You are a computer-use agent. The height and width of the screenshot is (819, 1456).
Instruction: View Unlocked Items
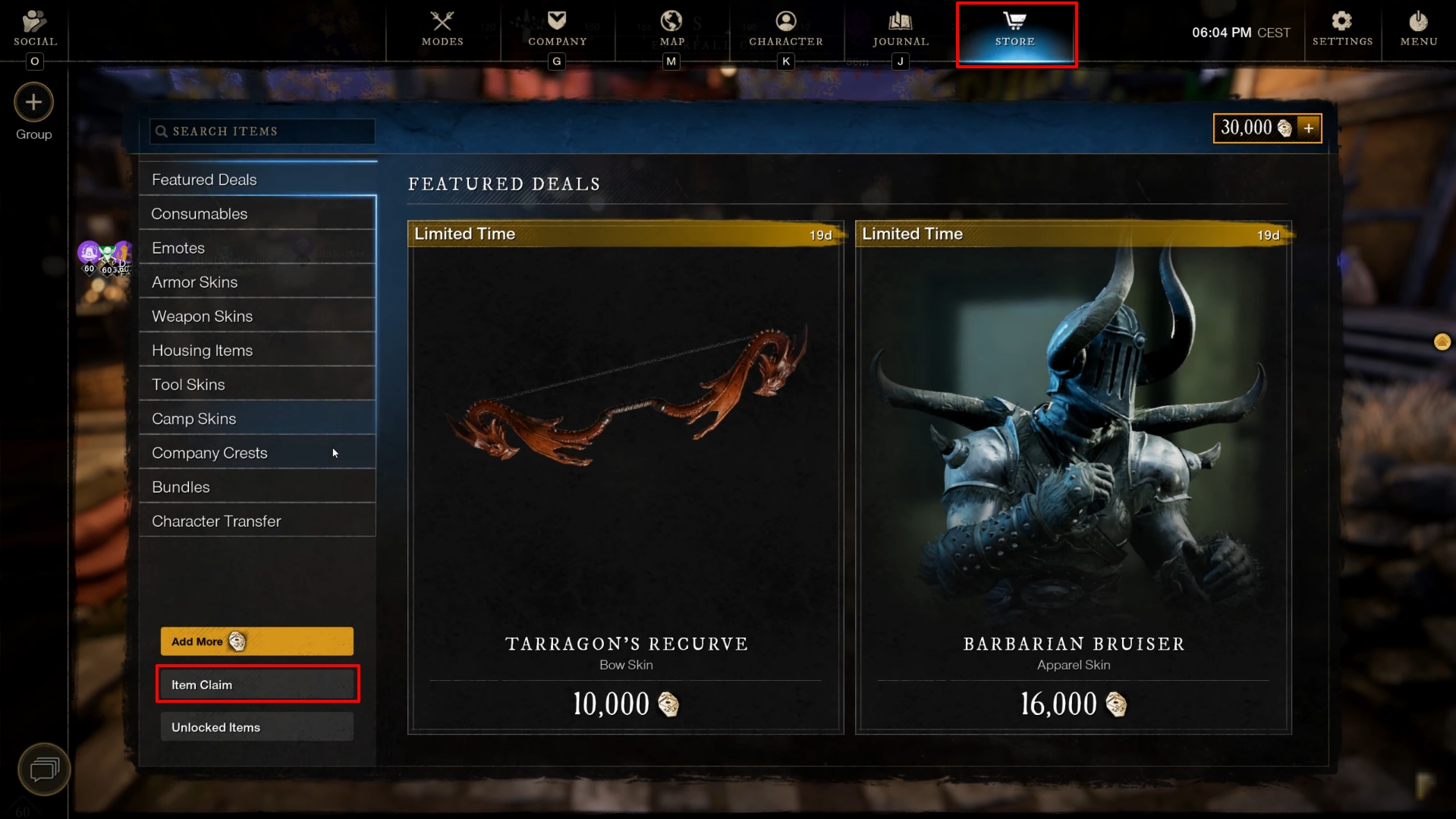coord(256,727)
